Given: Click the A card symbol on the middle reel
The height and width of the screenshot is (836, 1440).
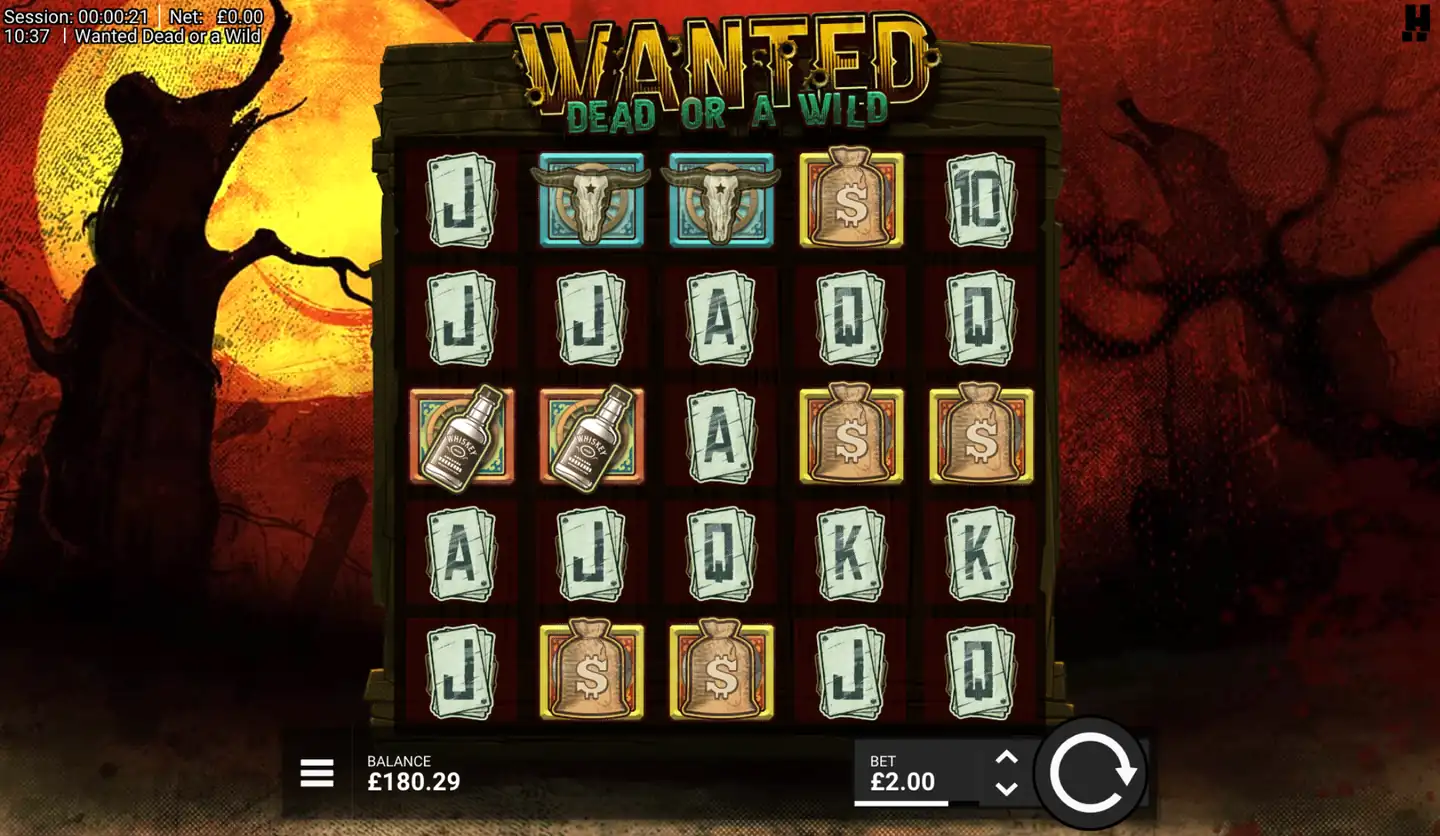Looking at the screenshot, I should 722,437.
